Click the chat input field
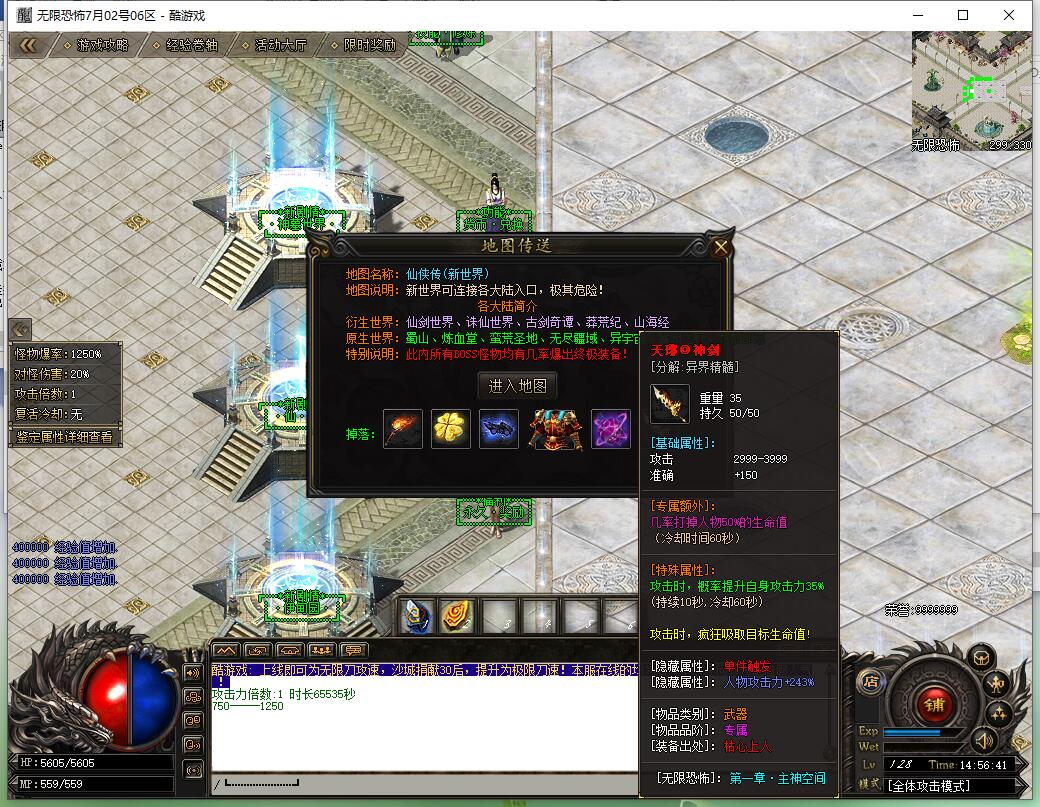 tap(430, 785)
